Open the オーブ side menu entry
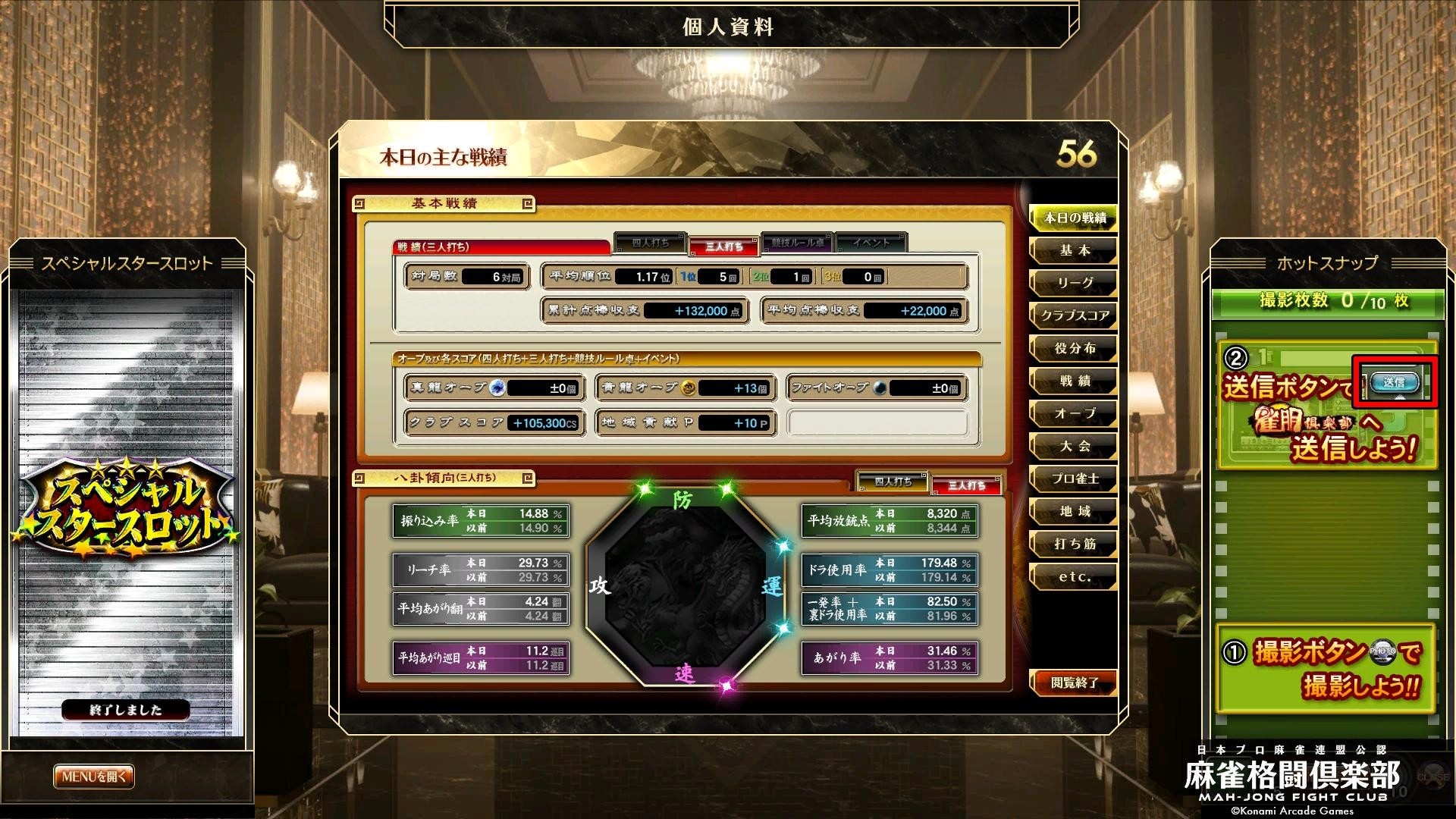This screenshot has width=1456, height=819. click(x=1074, y=414)
